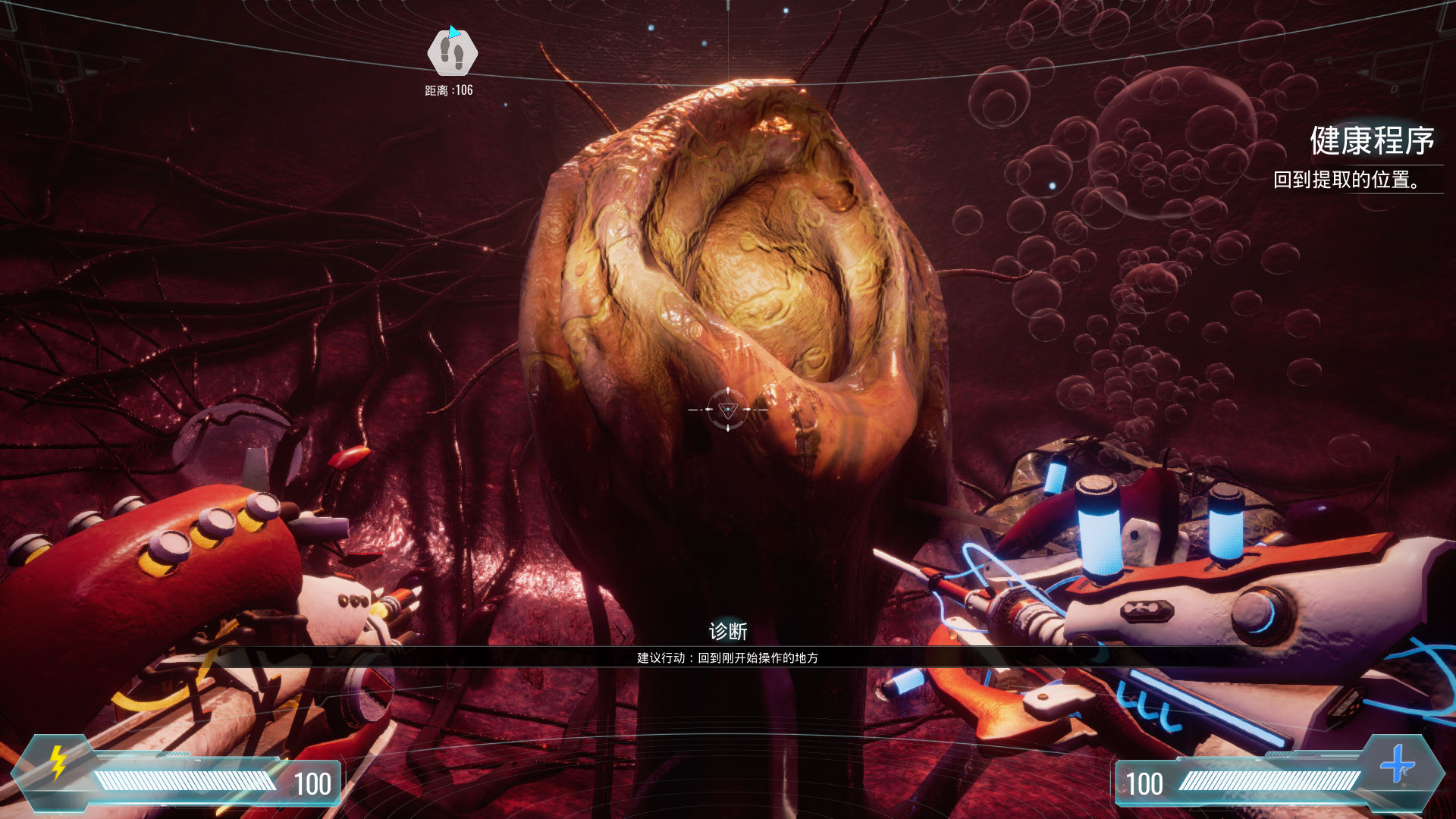The image size is (1456, 819).
Task: Click the lightning bolt energy icon
Action: 58,762
